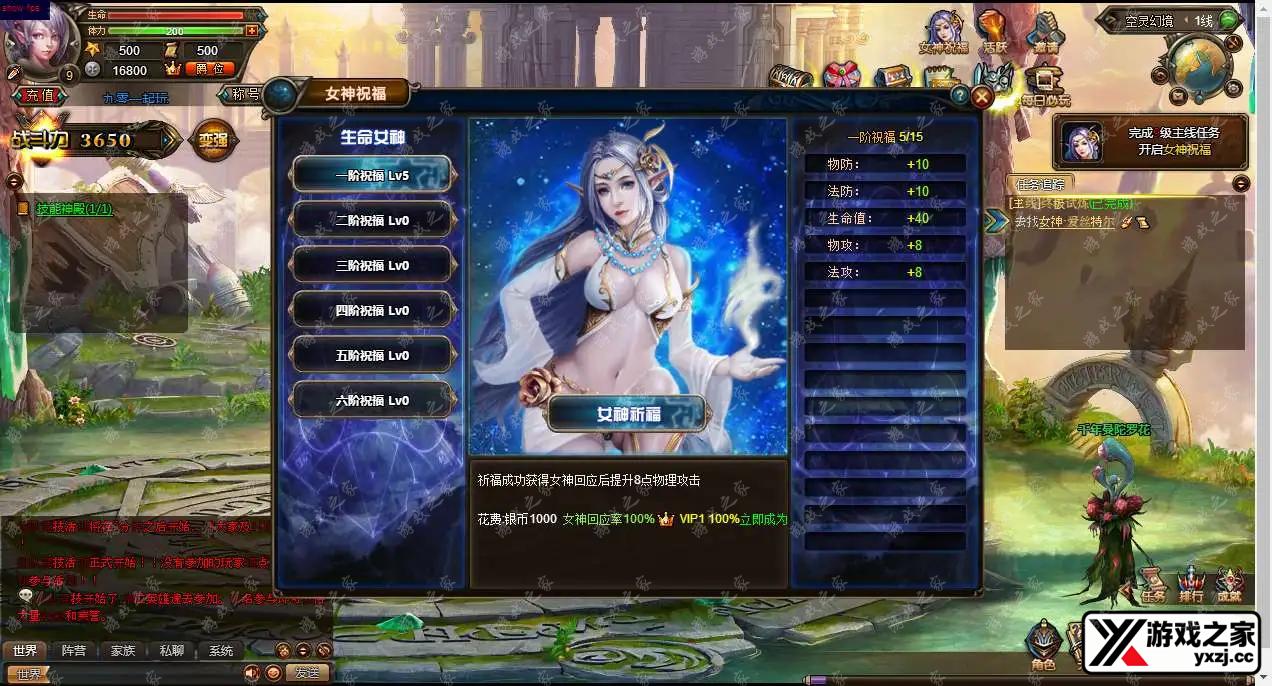Open the 家族 chat tab
1272x686 pixels.
(x=123, y=650)
